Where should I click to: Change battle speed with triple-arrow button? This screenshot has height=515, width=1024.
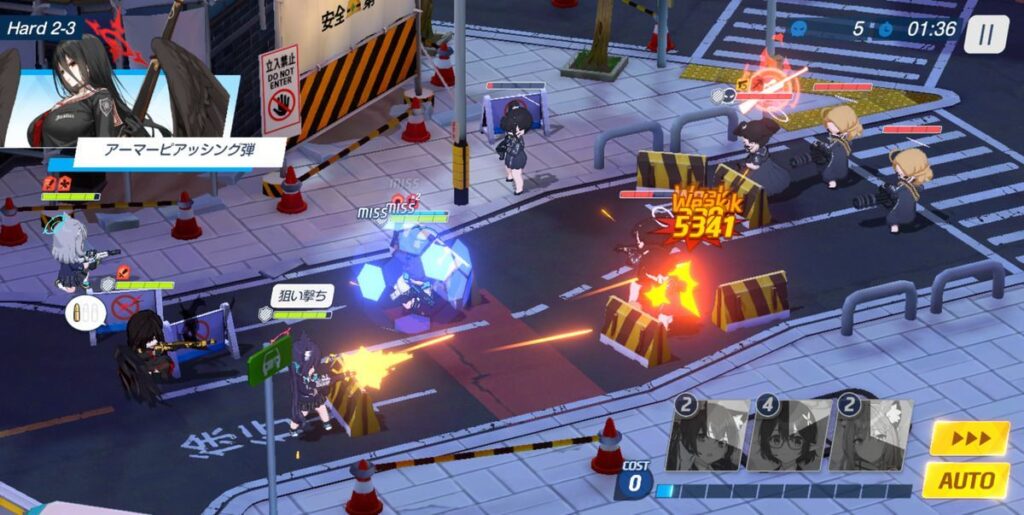point(969,438)
